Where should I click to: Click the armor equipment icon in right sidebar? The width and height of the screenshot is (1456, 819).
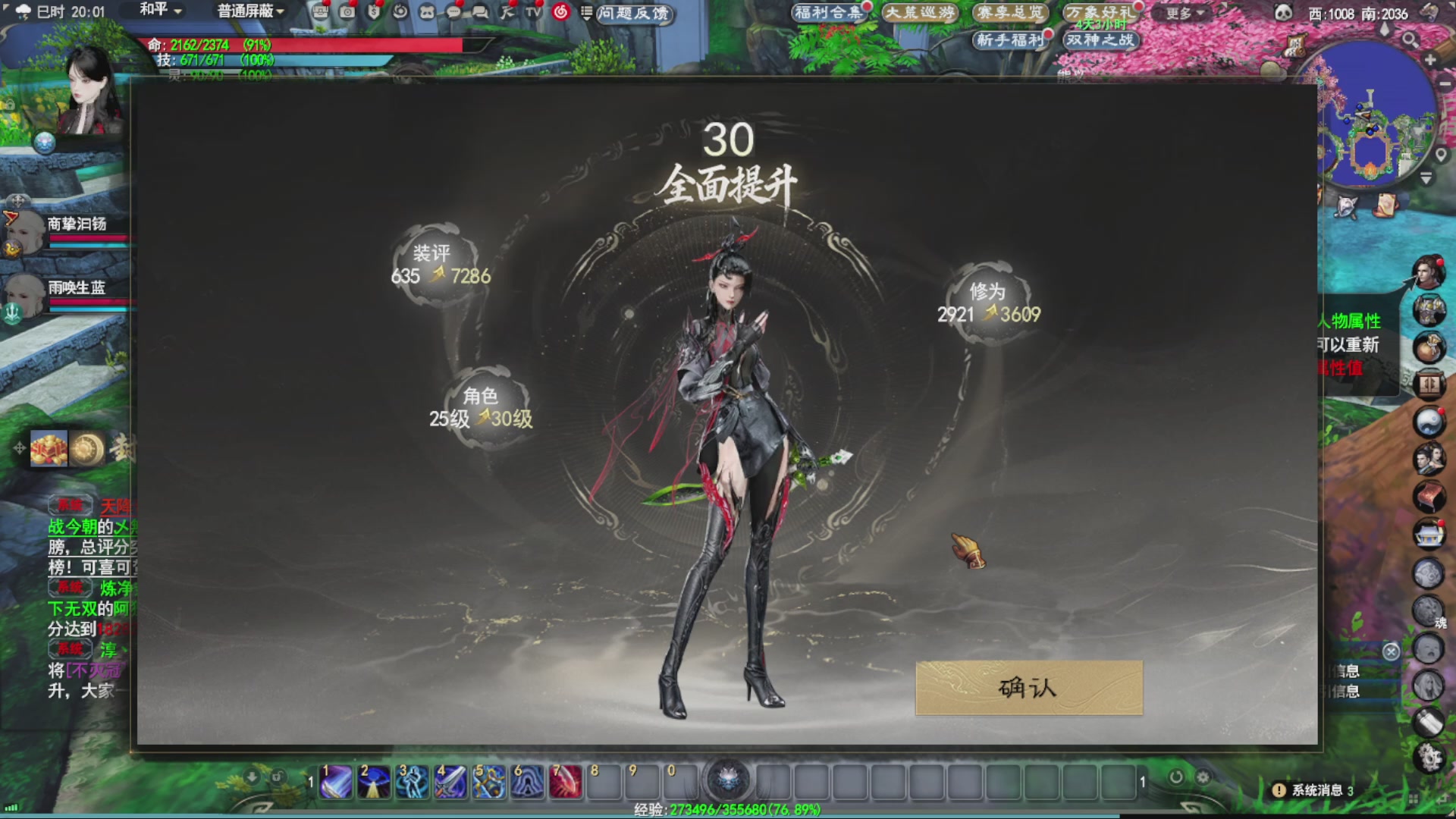pyautogui.click(x=1428, y=309)
